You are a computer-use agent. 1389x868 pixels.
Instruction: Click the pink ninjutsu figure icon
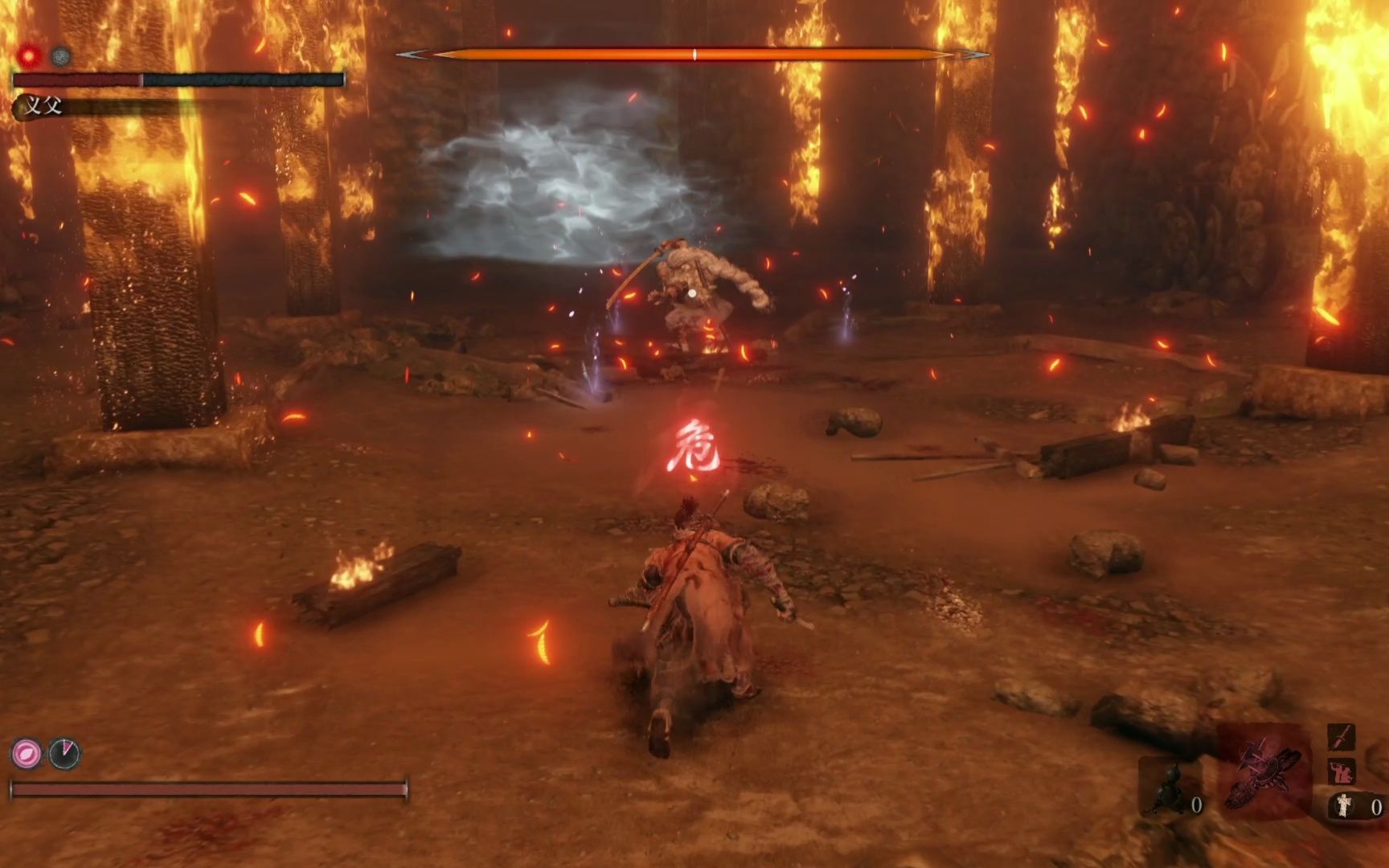[1341, 772]
